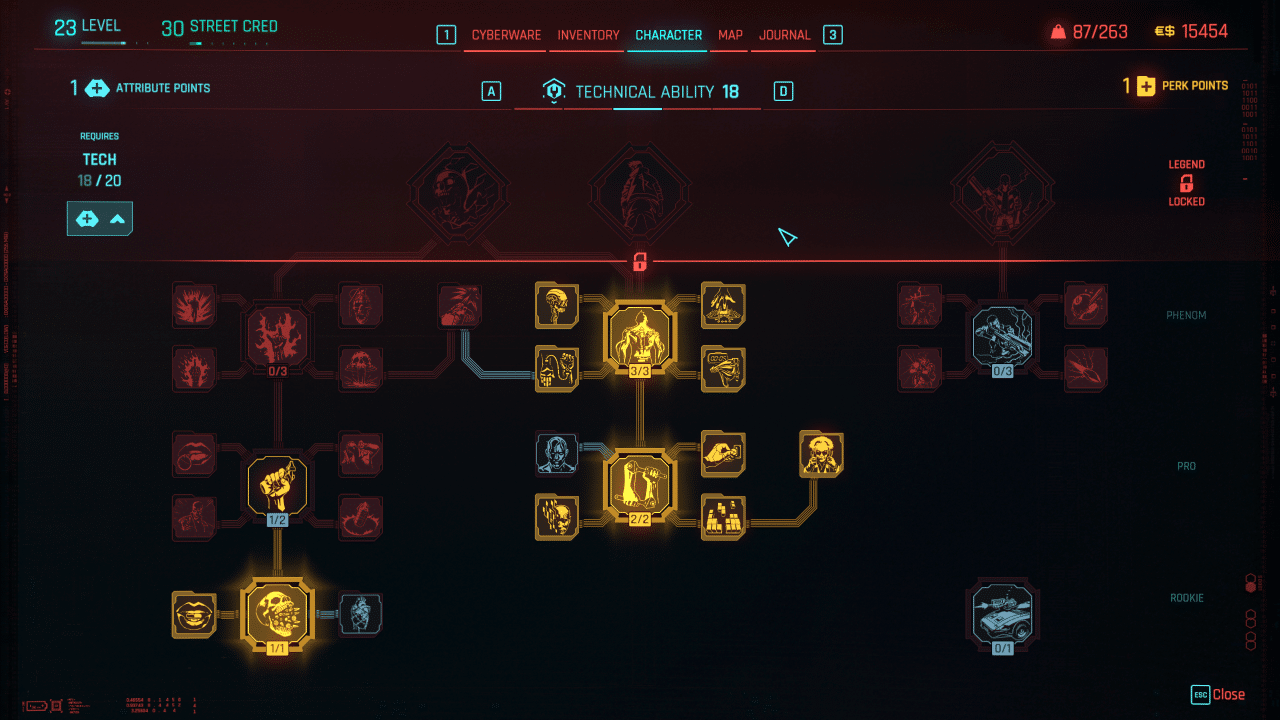Screen dimensions: 1280x720
Task: Select the Health Freak heart perk
Action: [x=361, y=614]
